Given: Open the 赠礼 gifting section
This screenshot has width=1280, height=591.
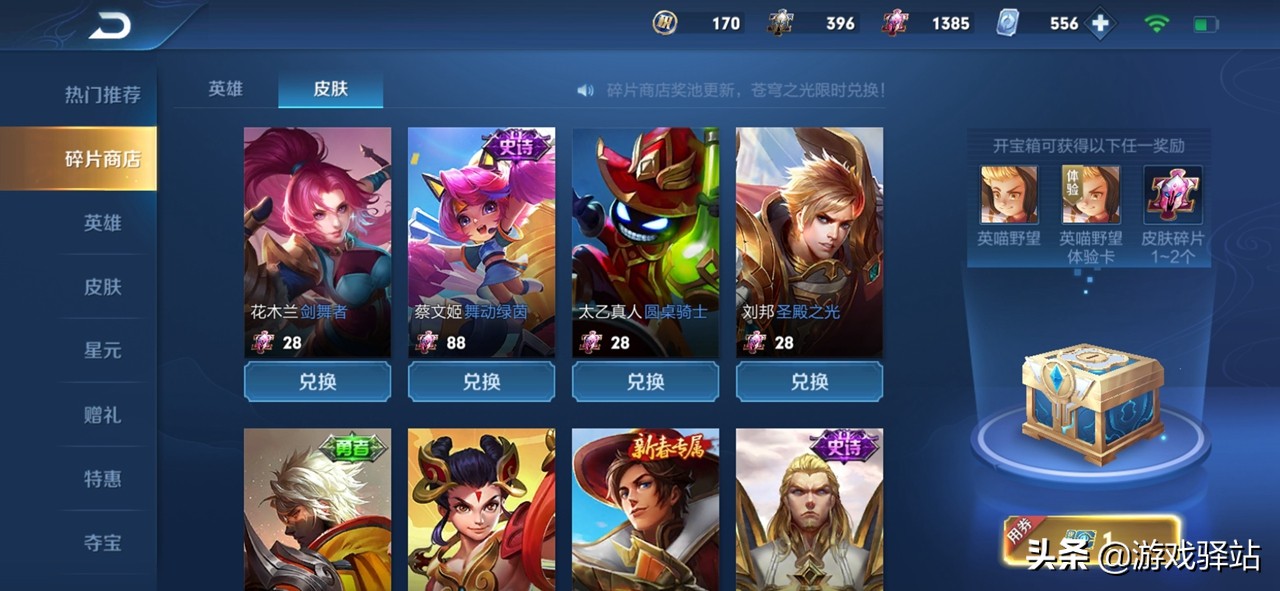Looking at the screenshot, I should (x=102, y=415).
